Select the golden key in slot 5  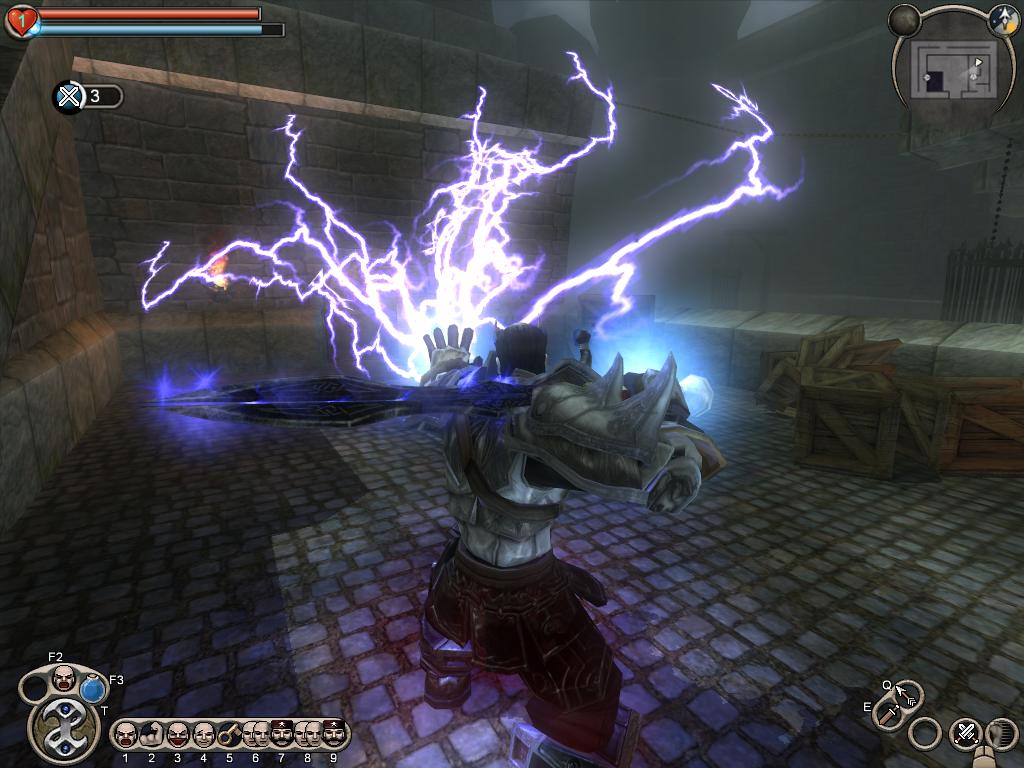(229, 735)
